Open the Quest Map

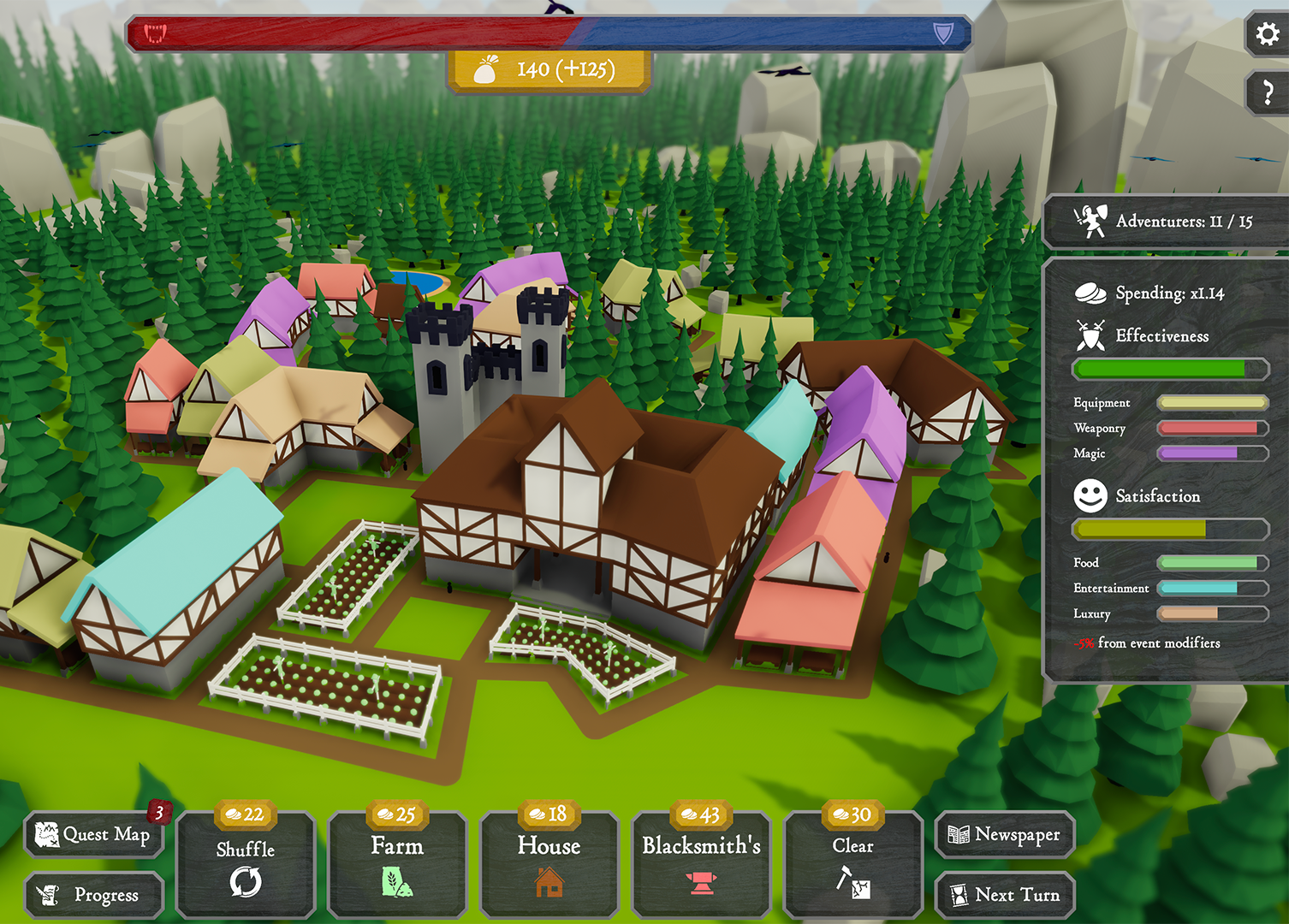94,834
